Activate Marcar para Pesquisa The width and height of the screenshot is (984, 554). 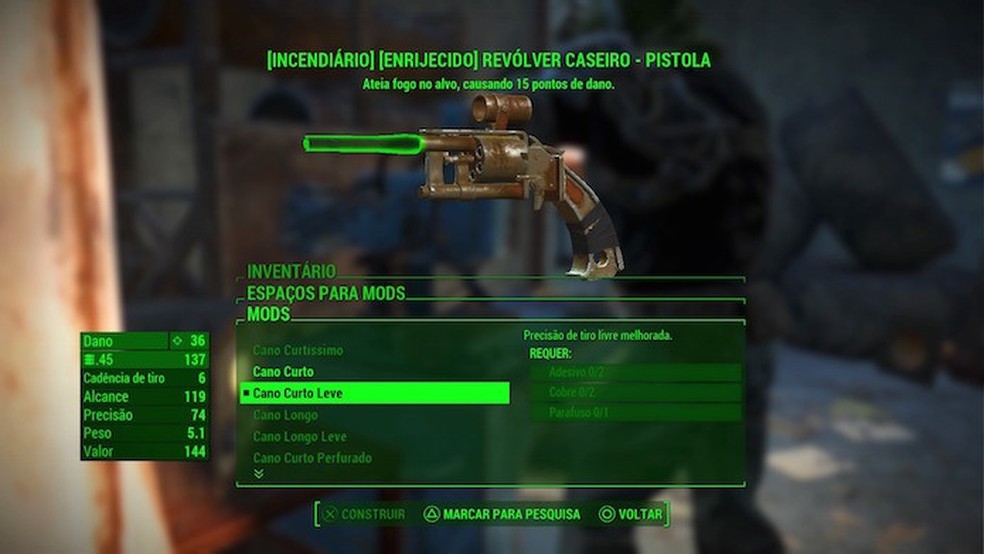coord(502,514)
